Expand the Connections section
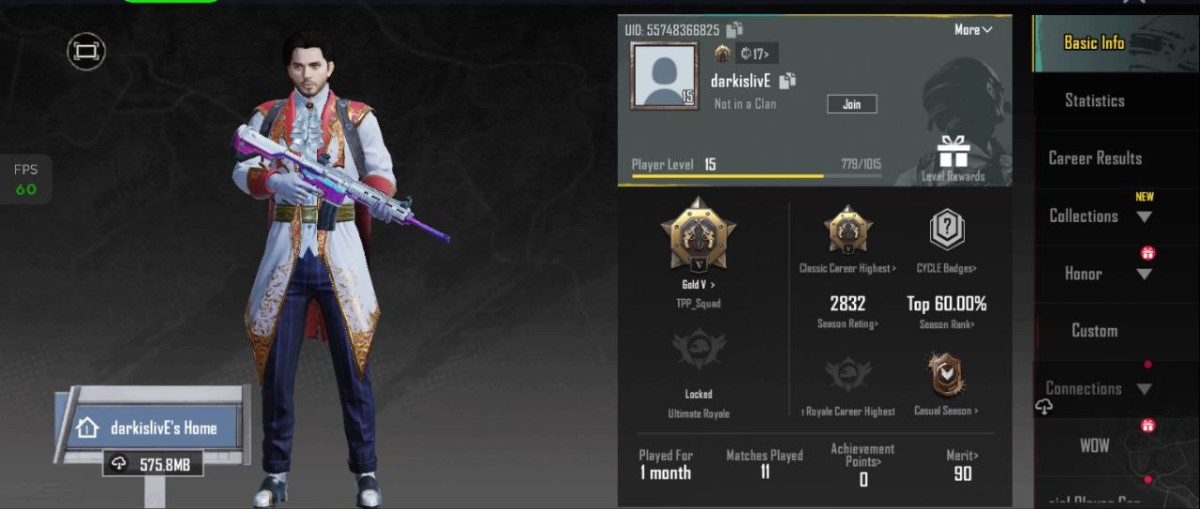The image size is (1200, 509). (1097, 388)
